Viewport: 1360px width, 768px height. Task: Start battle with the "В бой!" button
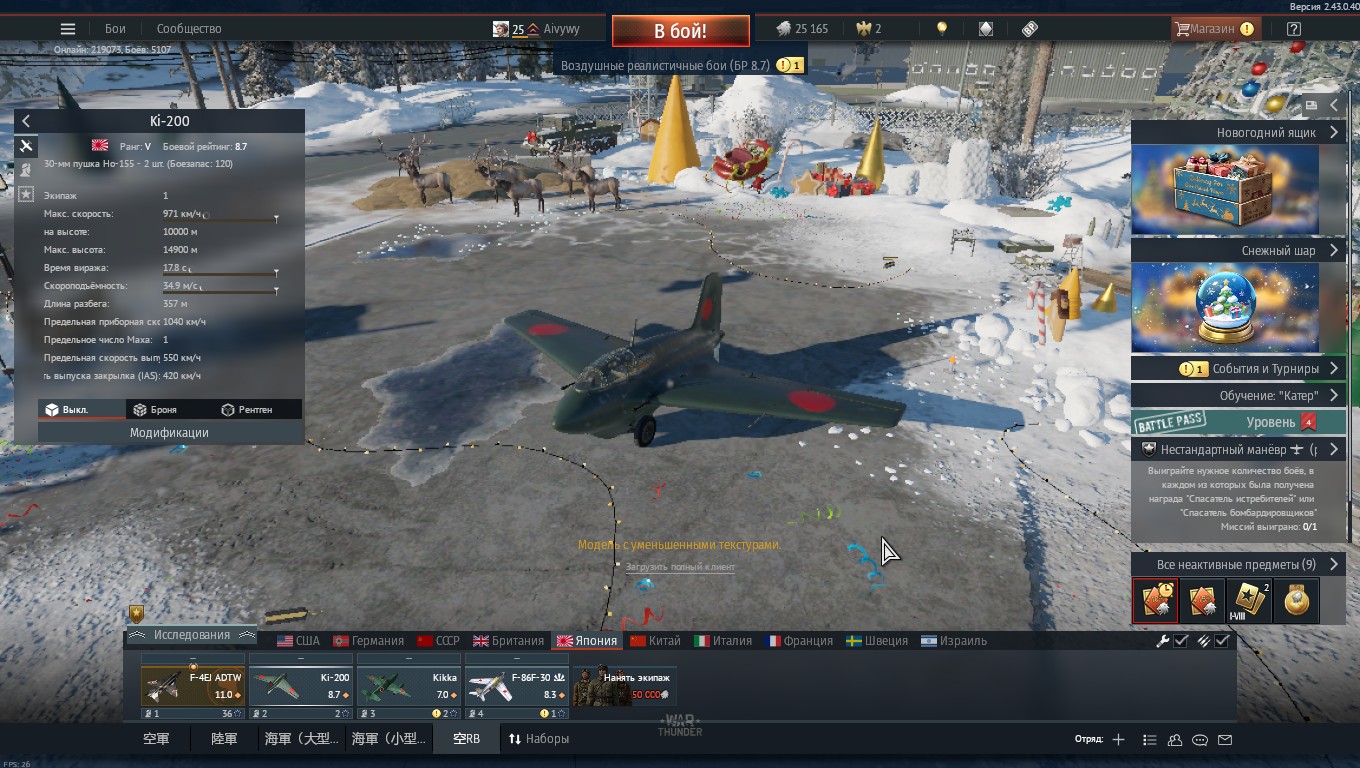[680, 31]
